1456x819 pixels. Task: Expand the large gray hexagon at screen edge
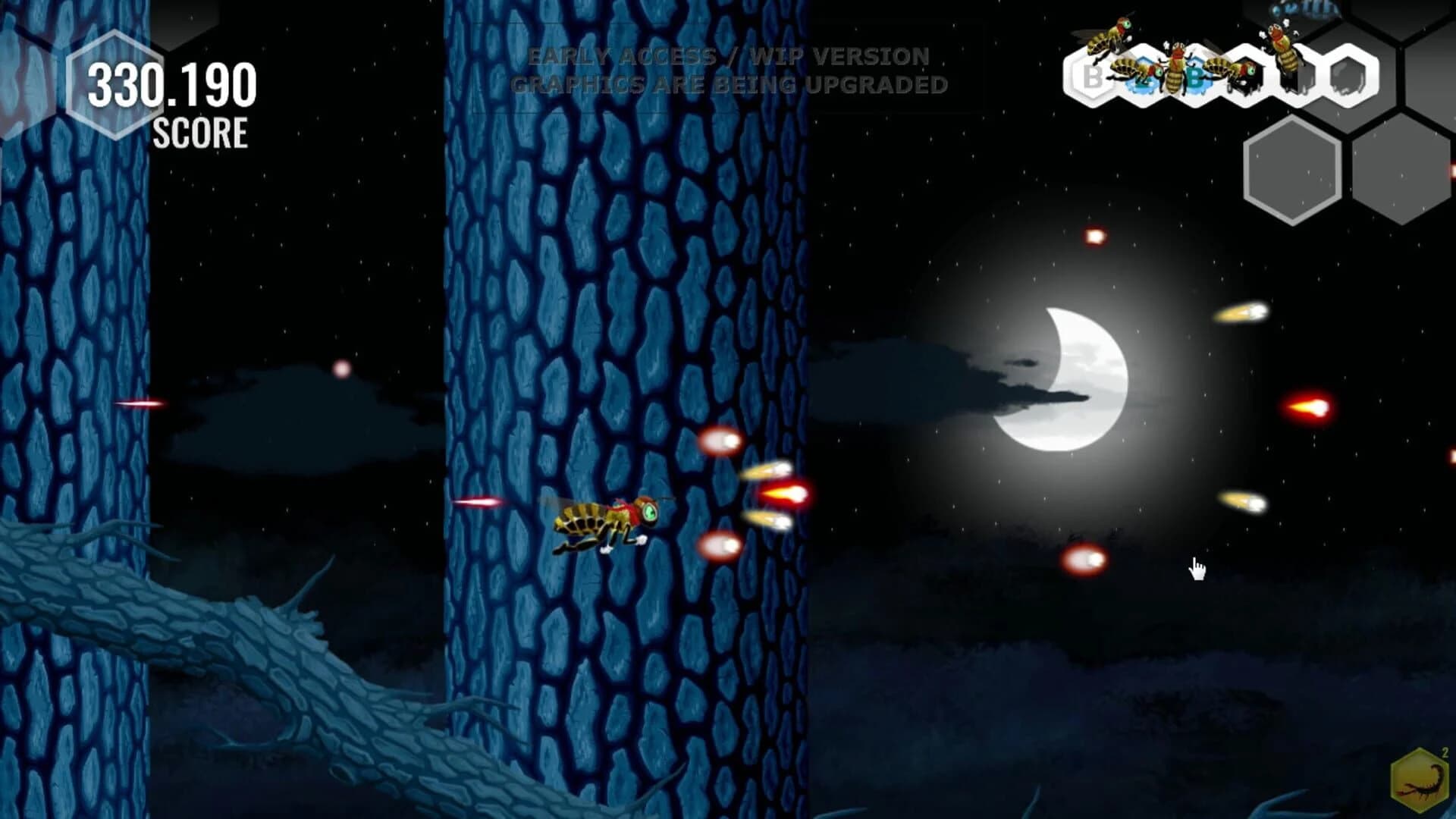[1403, 168]
